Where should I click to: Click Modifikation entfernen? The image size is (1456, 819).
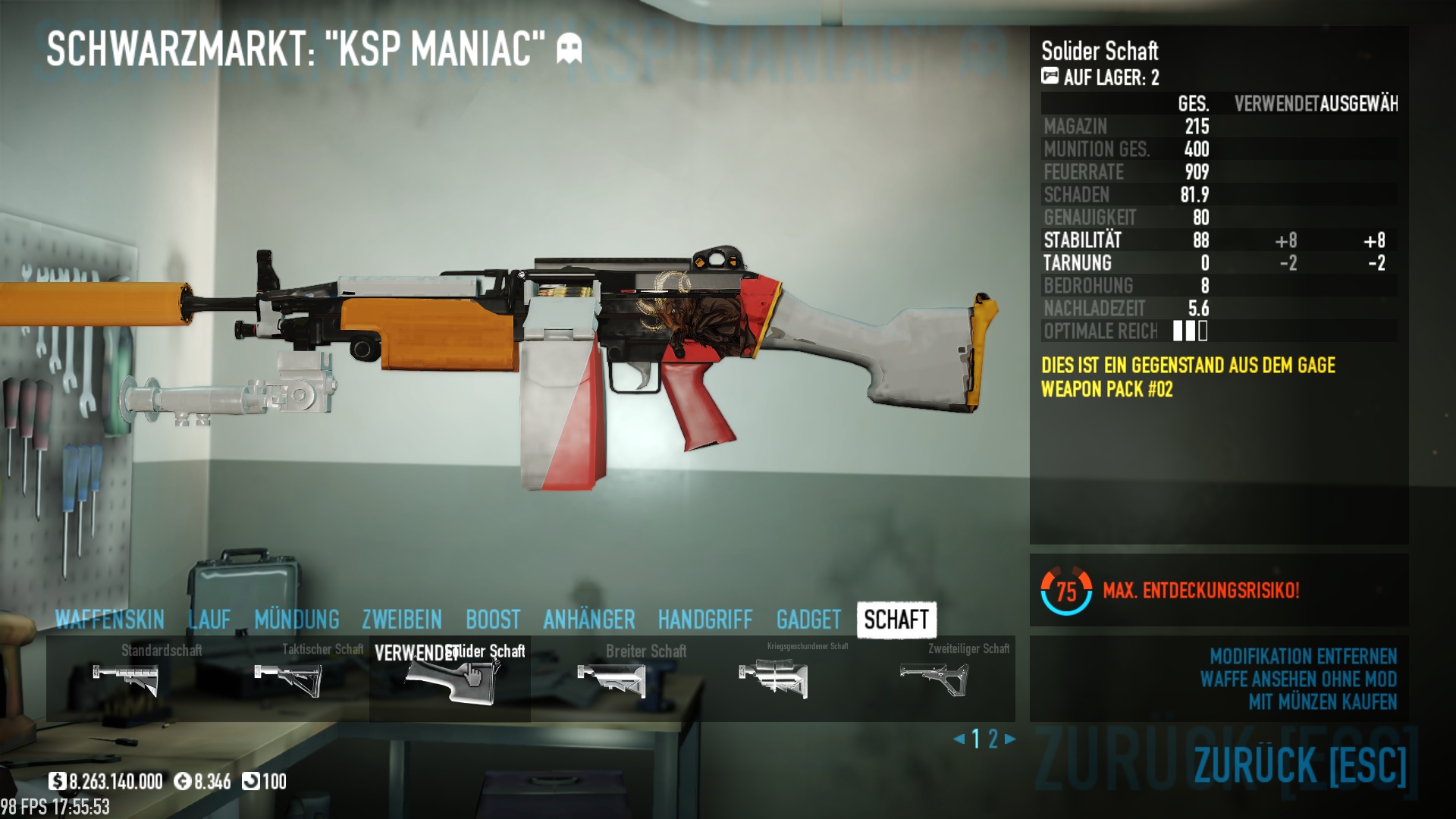click(1303, 656)
